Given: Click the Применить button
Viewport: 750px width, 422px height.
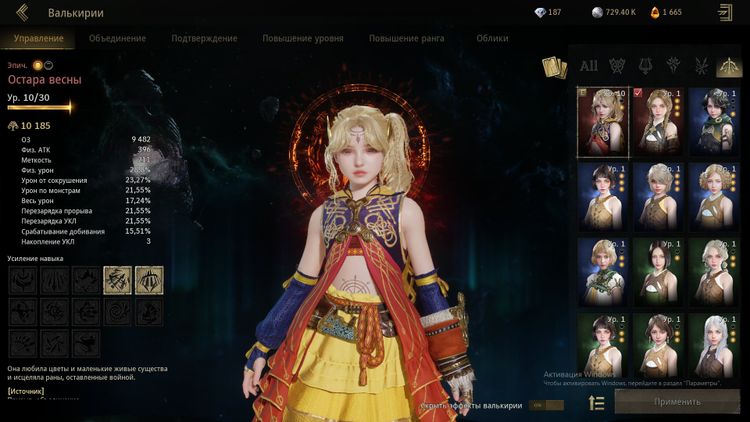Looking at the screenshot, I should point(677,402).
